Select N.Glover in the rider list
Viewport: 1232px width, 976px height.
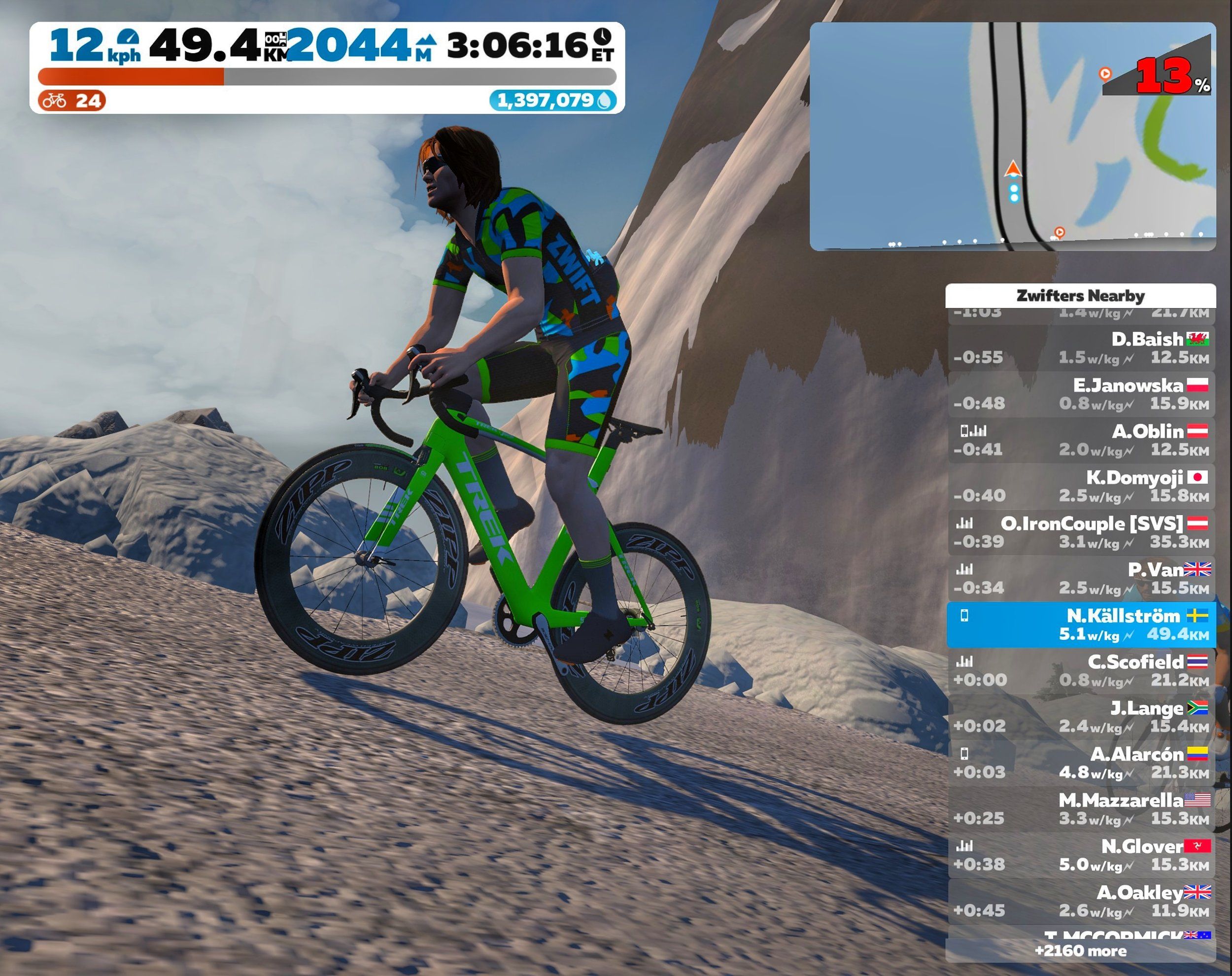click(1081, 855)
